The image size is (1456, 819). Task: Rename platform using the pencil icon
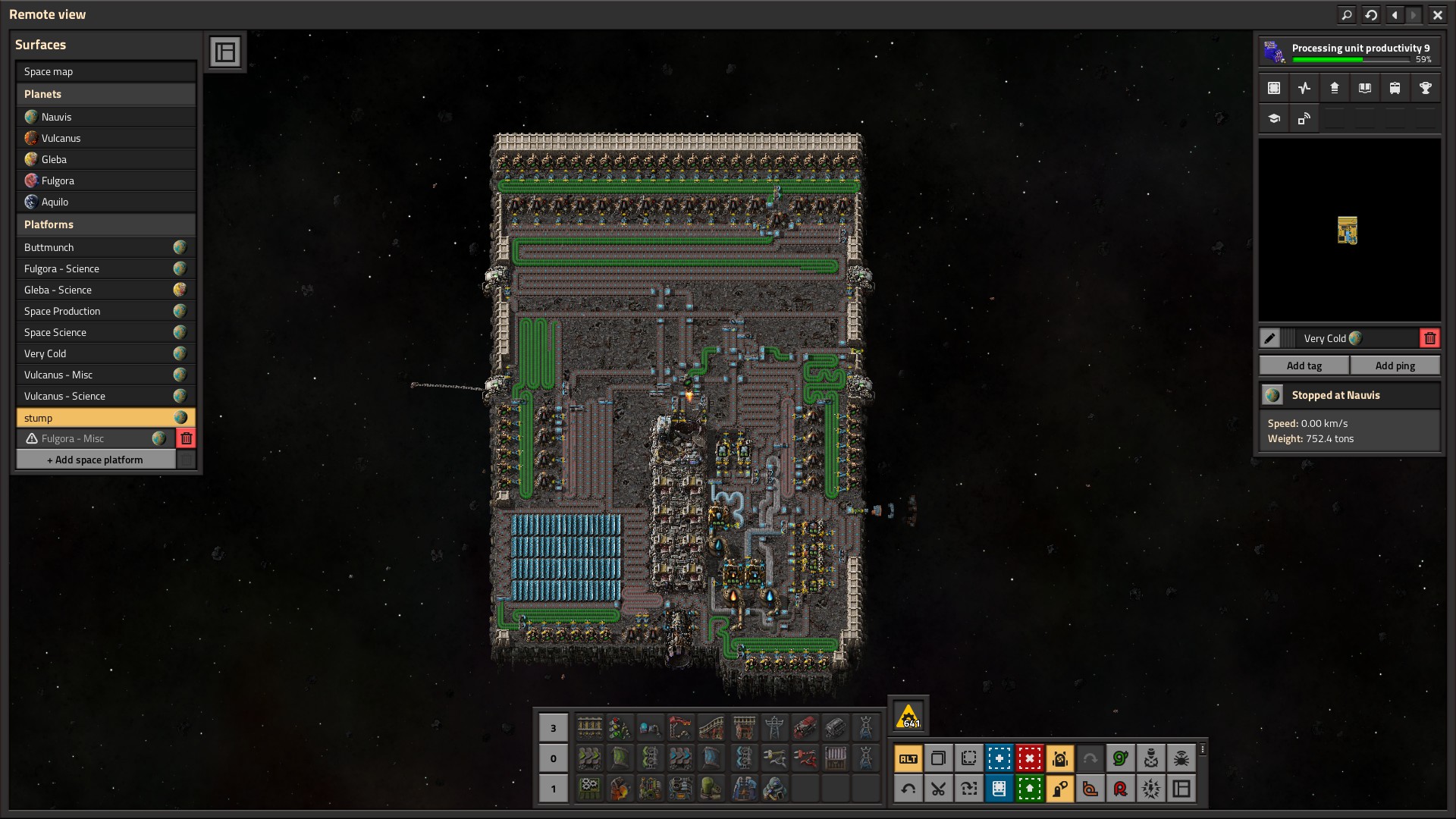pos(1269,338)
